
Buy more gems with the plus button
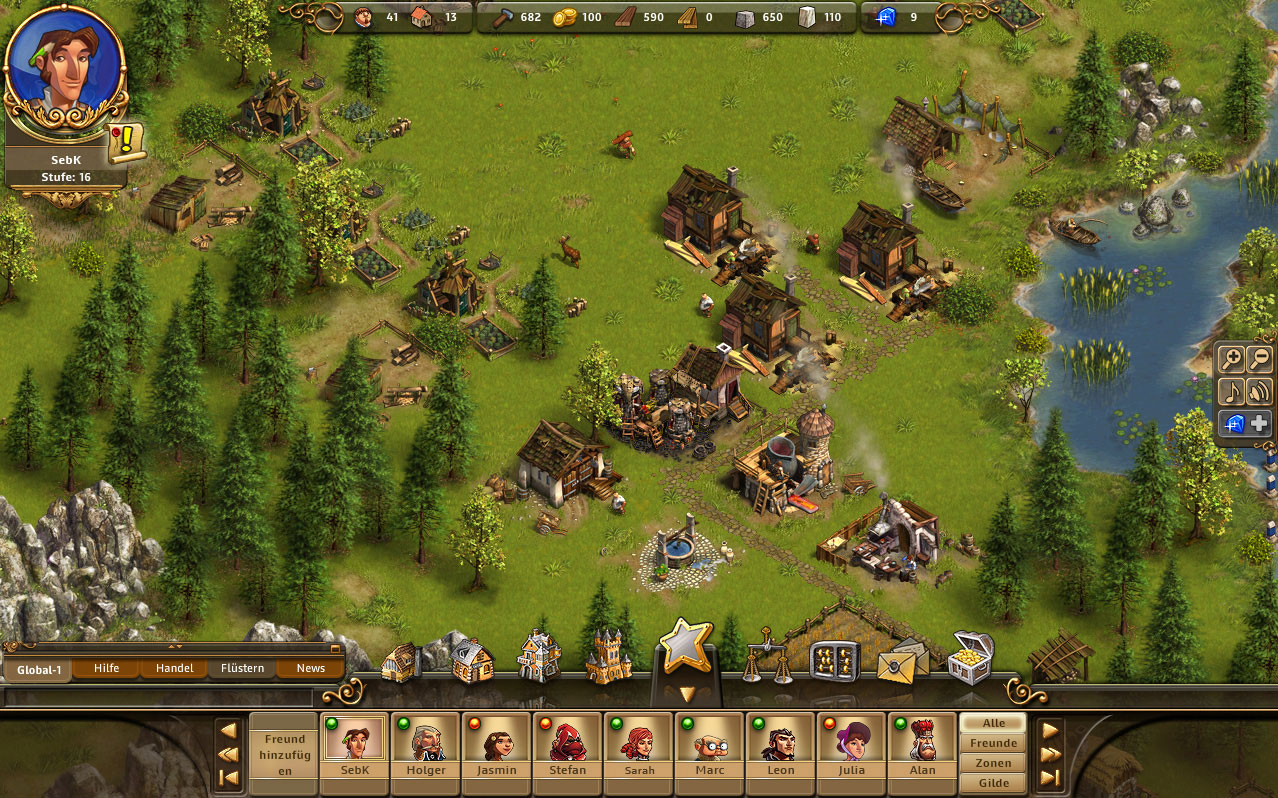[x=1259, y=423]
